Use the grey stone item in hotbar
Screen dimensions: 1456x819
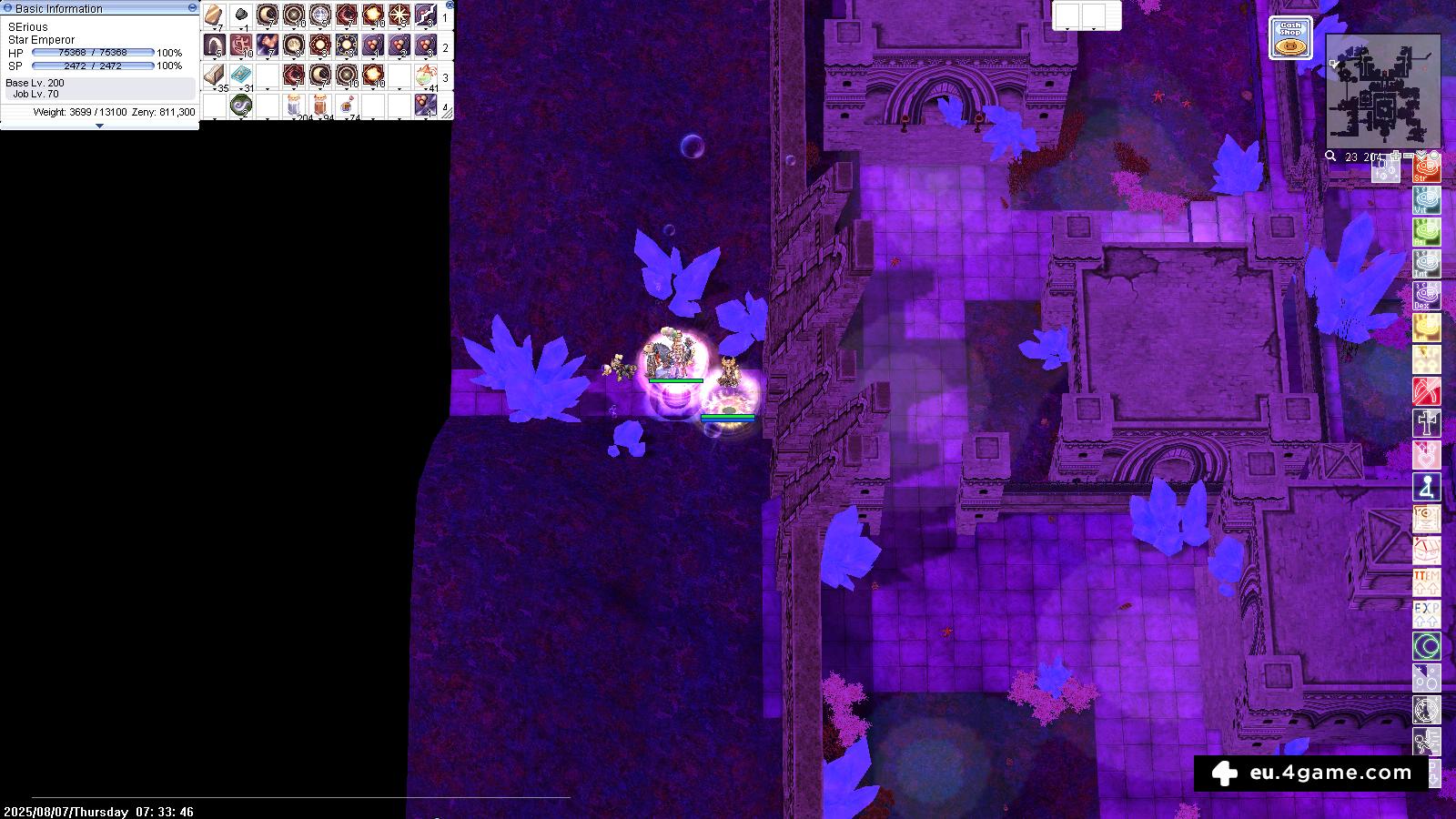tap(241, 15)
